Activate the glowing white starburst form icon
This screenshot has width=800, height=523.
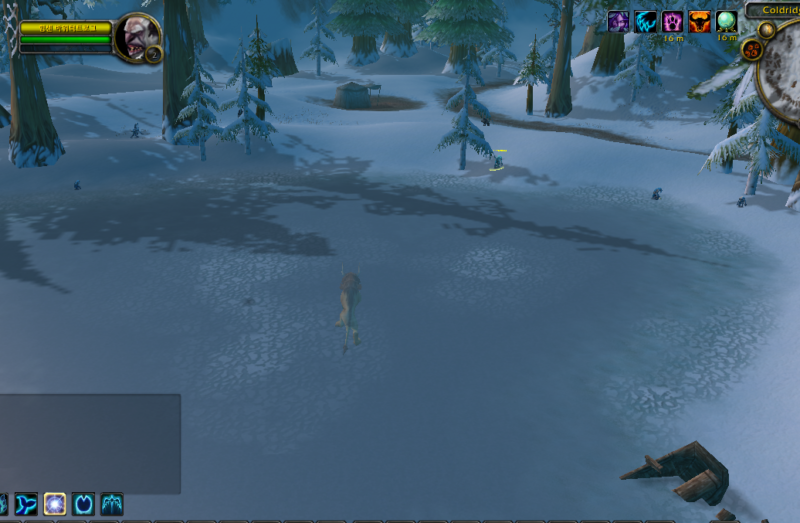click(55, 503)
